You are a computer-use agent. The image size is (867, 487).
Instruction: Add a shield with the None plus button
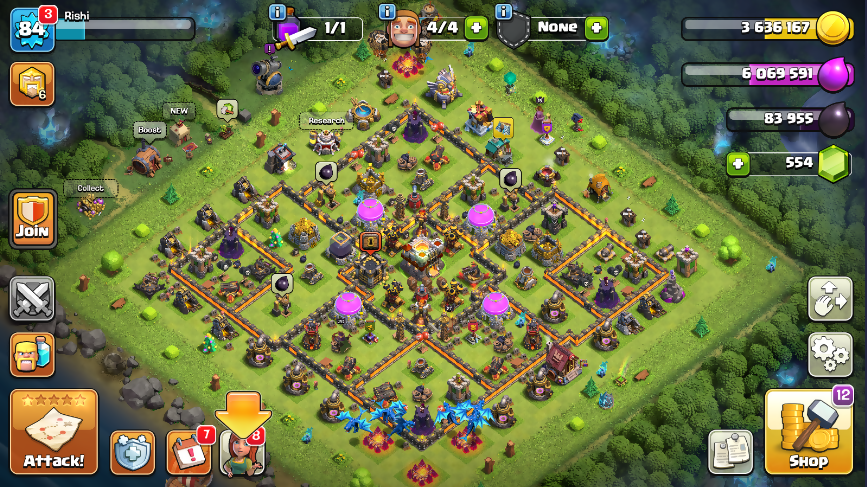pyautogui.click(x=597, y=28)
